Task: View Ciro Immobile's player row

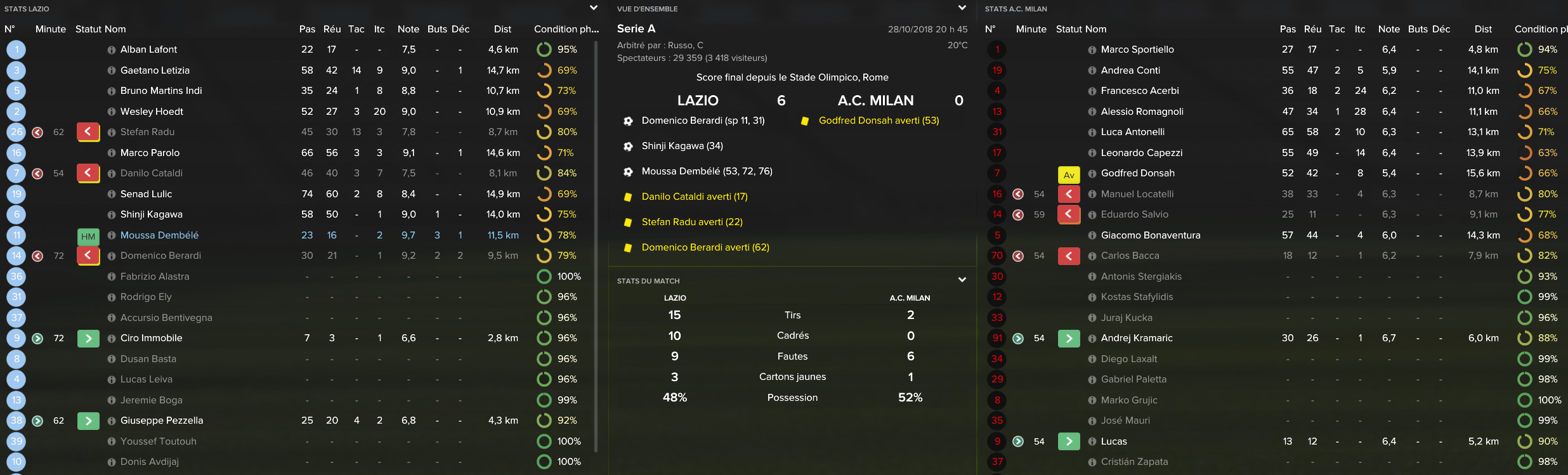Action: tap(151, 338)
